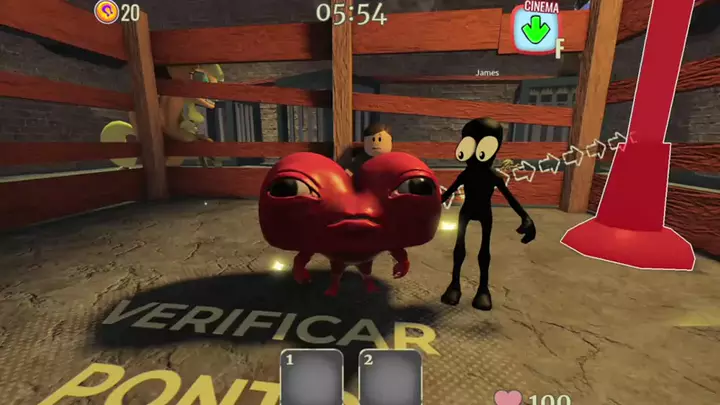Select hotbar slot number 1
The width and height of the screenshot is (720, 405).
click(313, 378)
